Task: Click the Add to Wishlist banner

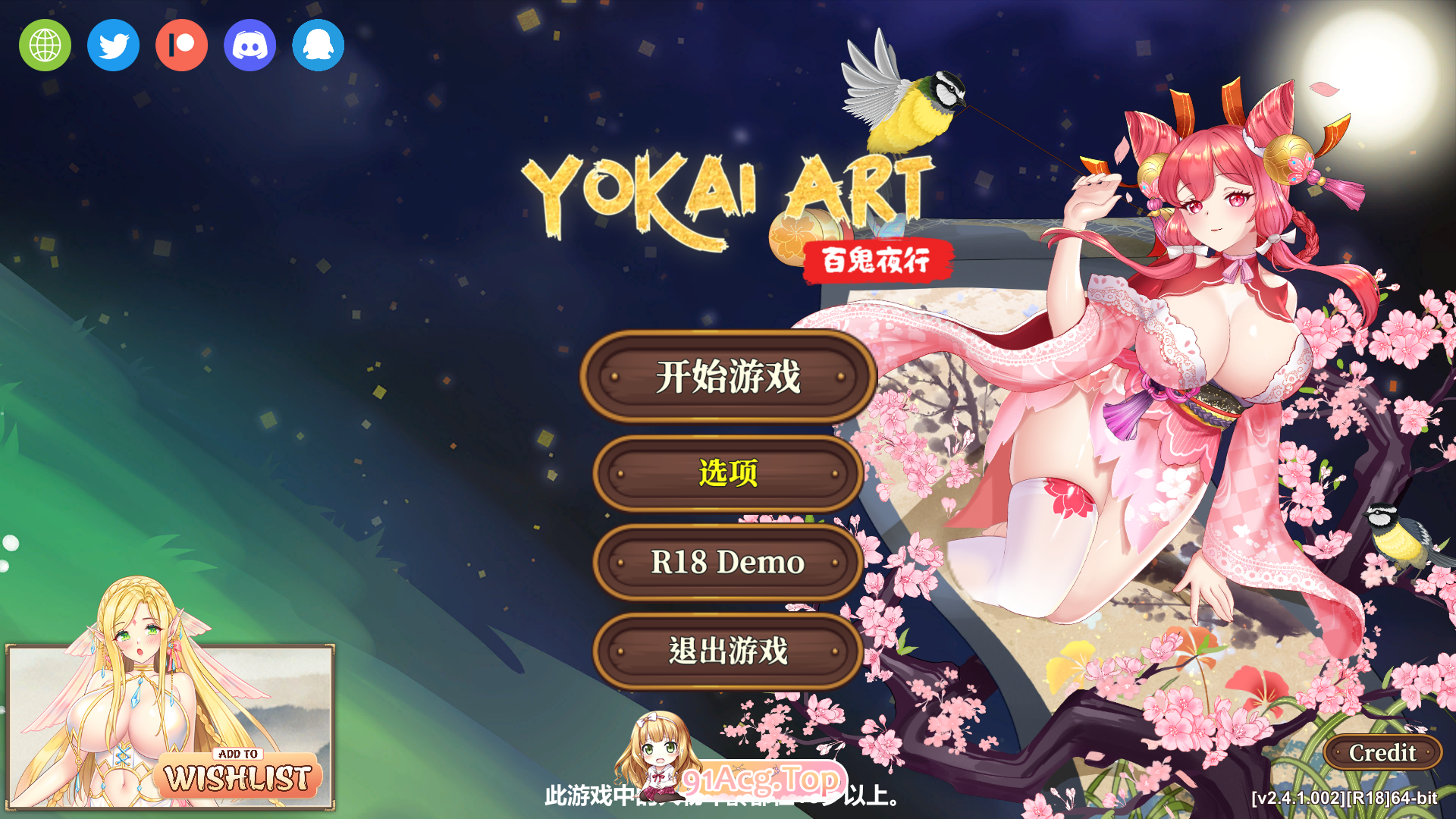Action: [241, 771]
